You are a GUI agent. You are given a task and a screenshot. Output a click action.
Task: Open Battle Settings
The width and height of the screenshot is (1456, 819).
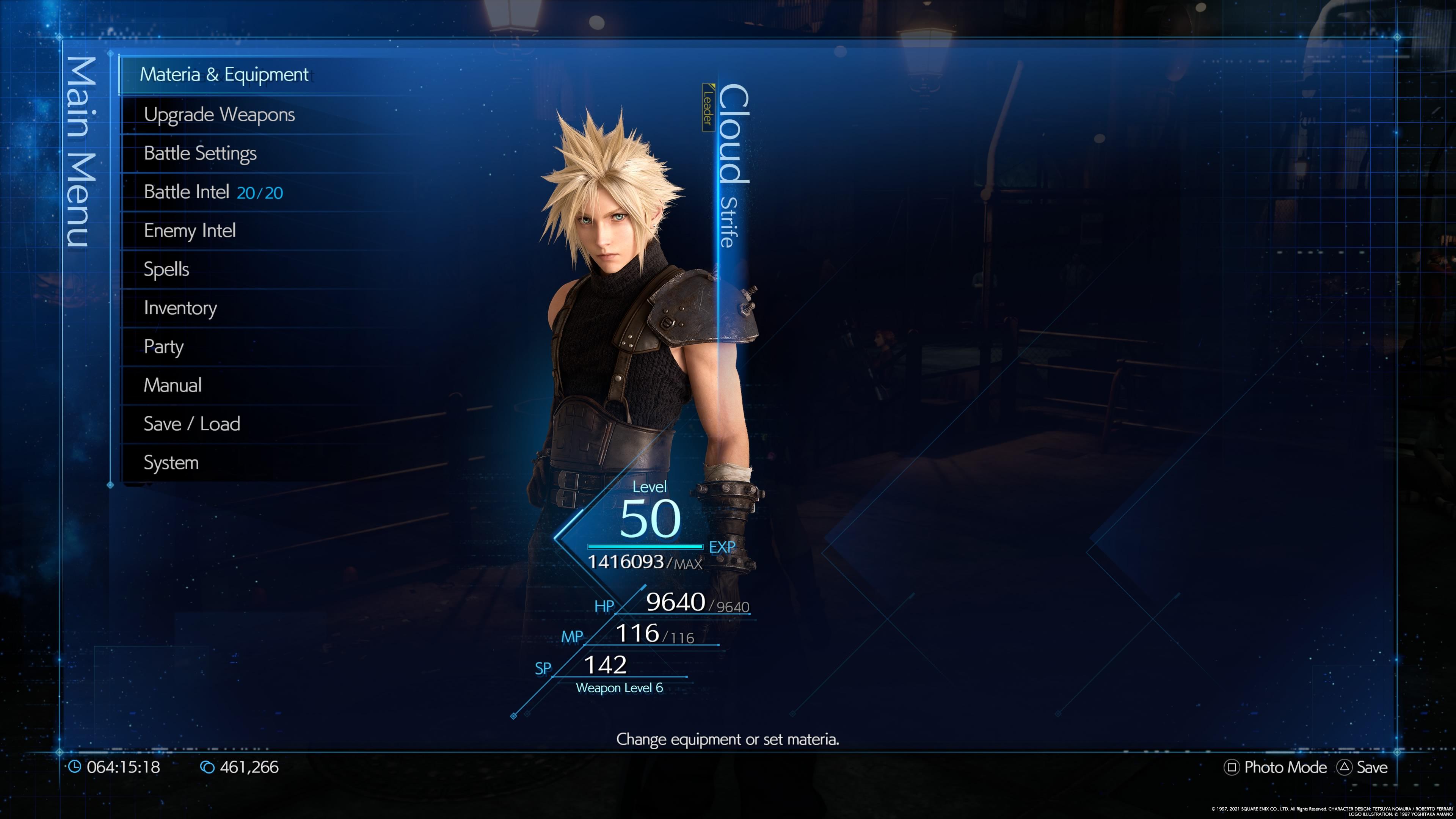(x=200, y=153)
